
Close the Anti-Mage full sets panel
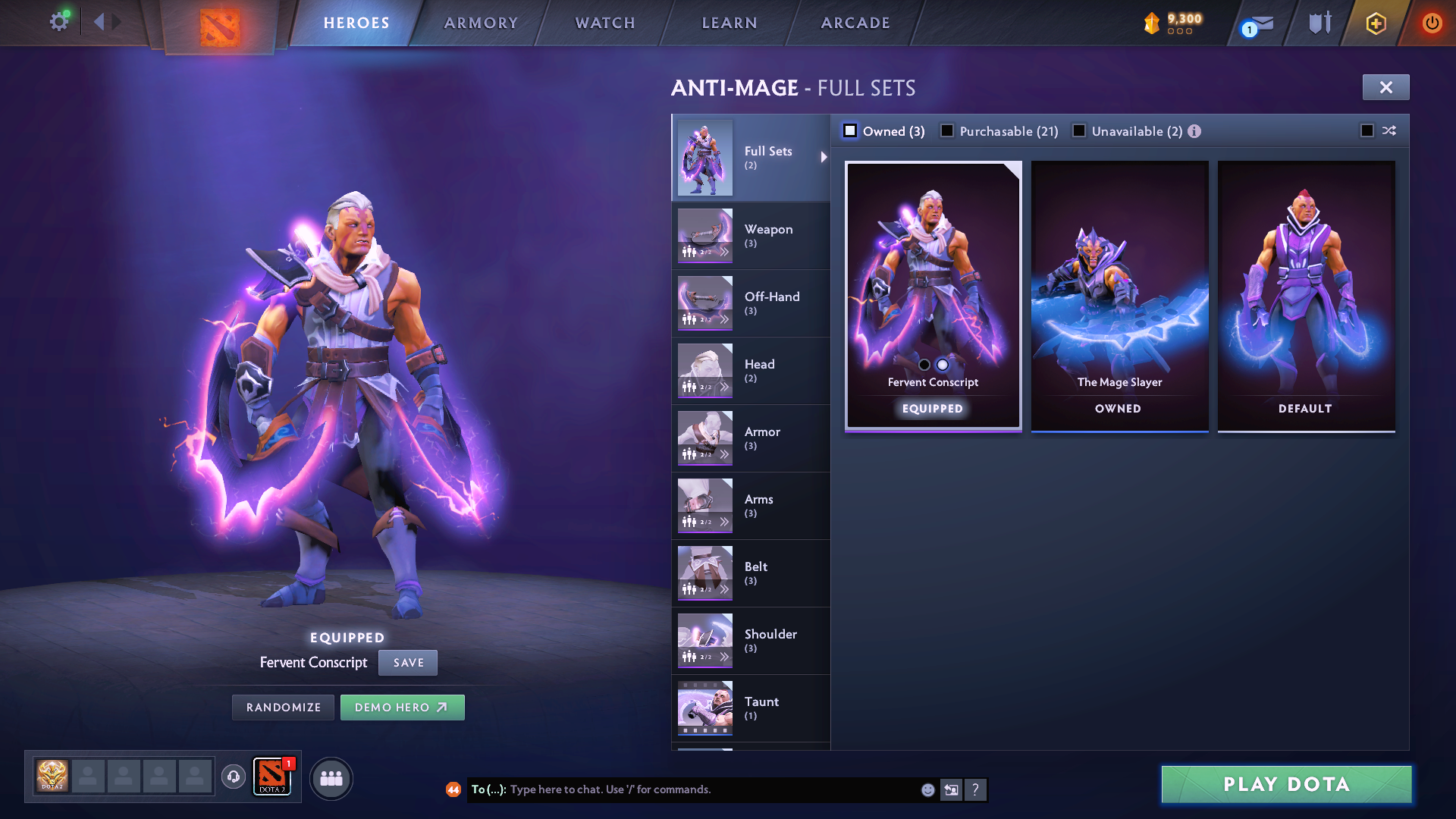click(1385, 87)
